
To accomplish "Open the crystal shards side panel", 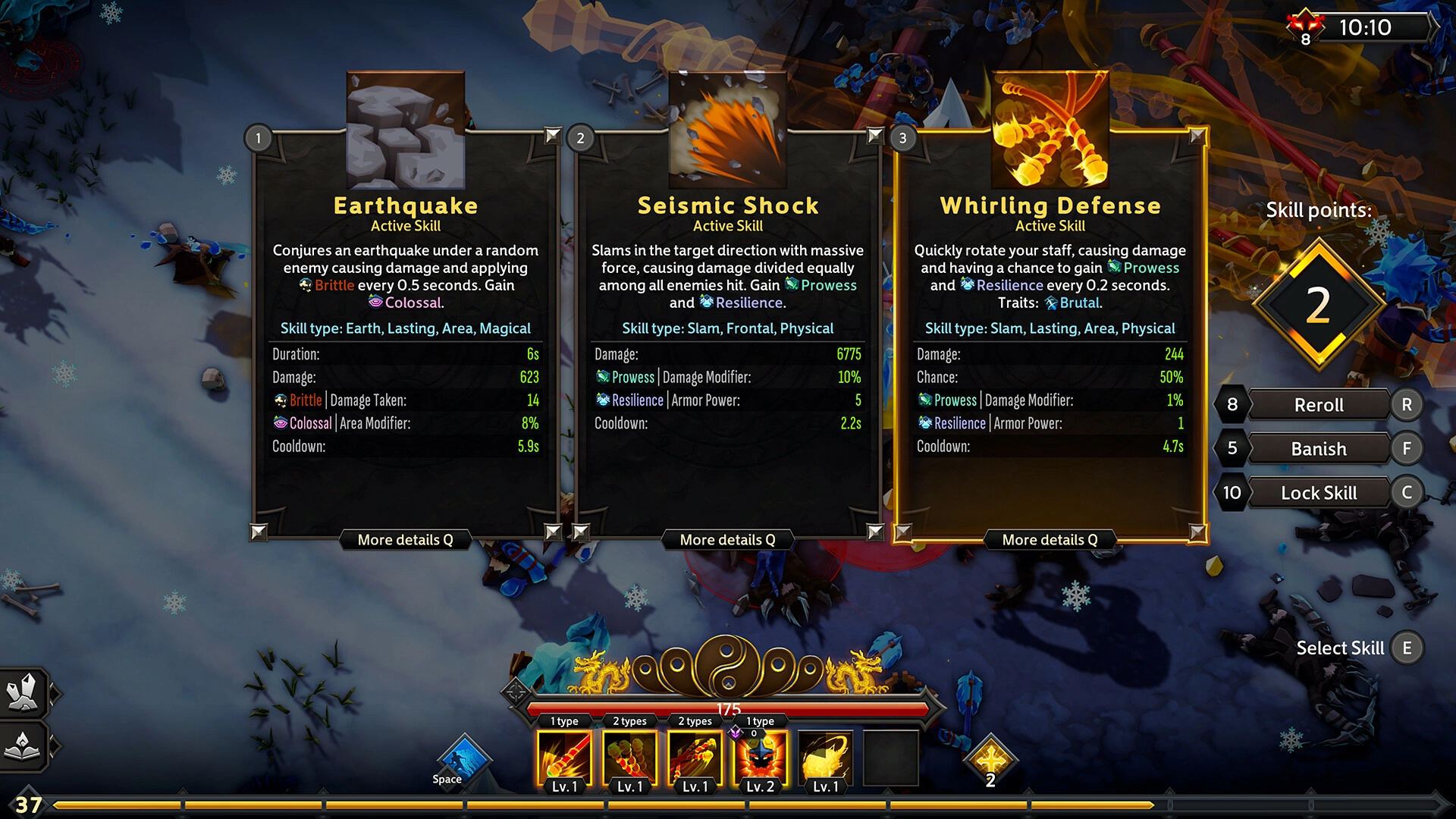I will pyautogui.click(x=24, y=692).
